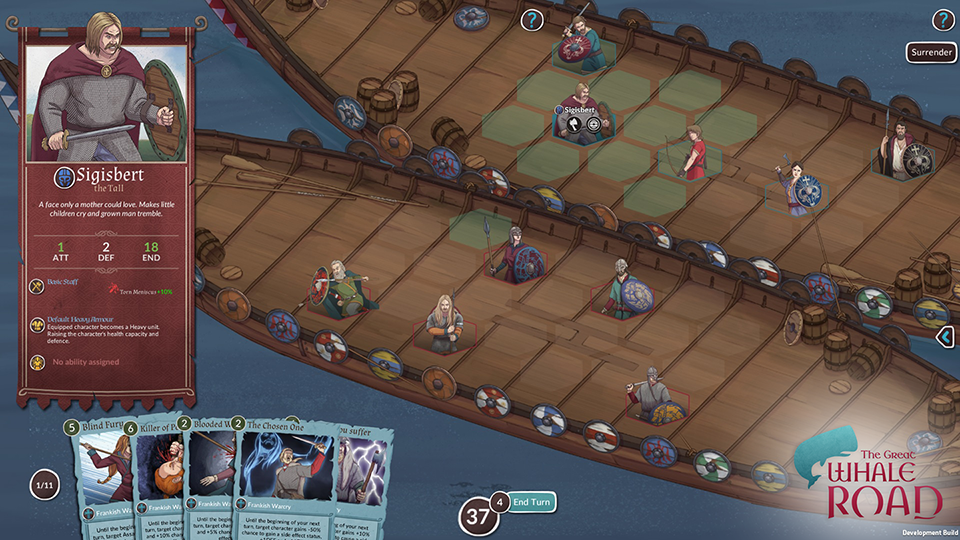Click the Basic Staff weapon icon
960x540 pixels.
pos(36,285)
